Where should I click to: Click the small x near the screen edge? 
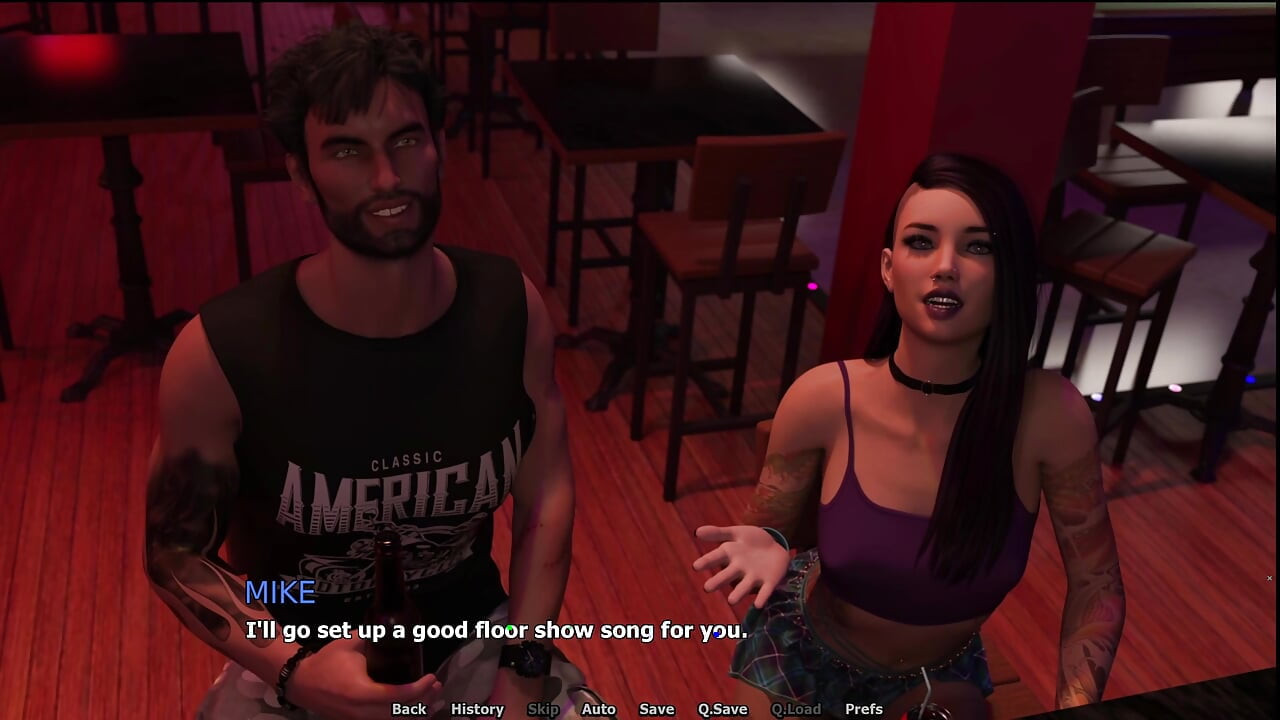coord(1269,578)
